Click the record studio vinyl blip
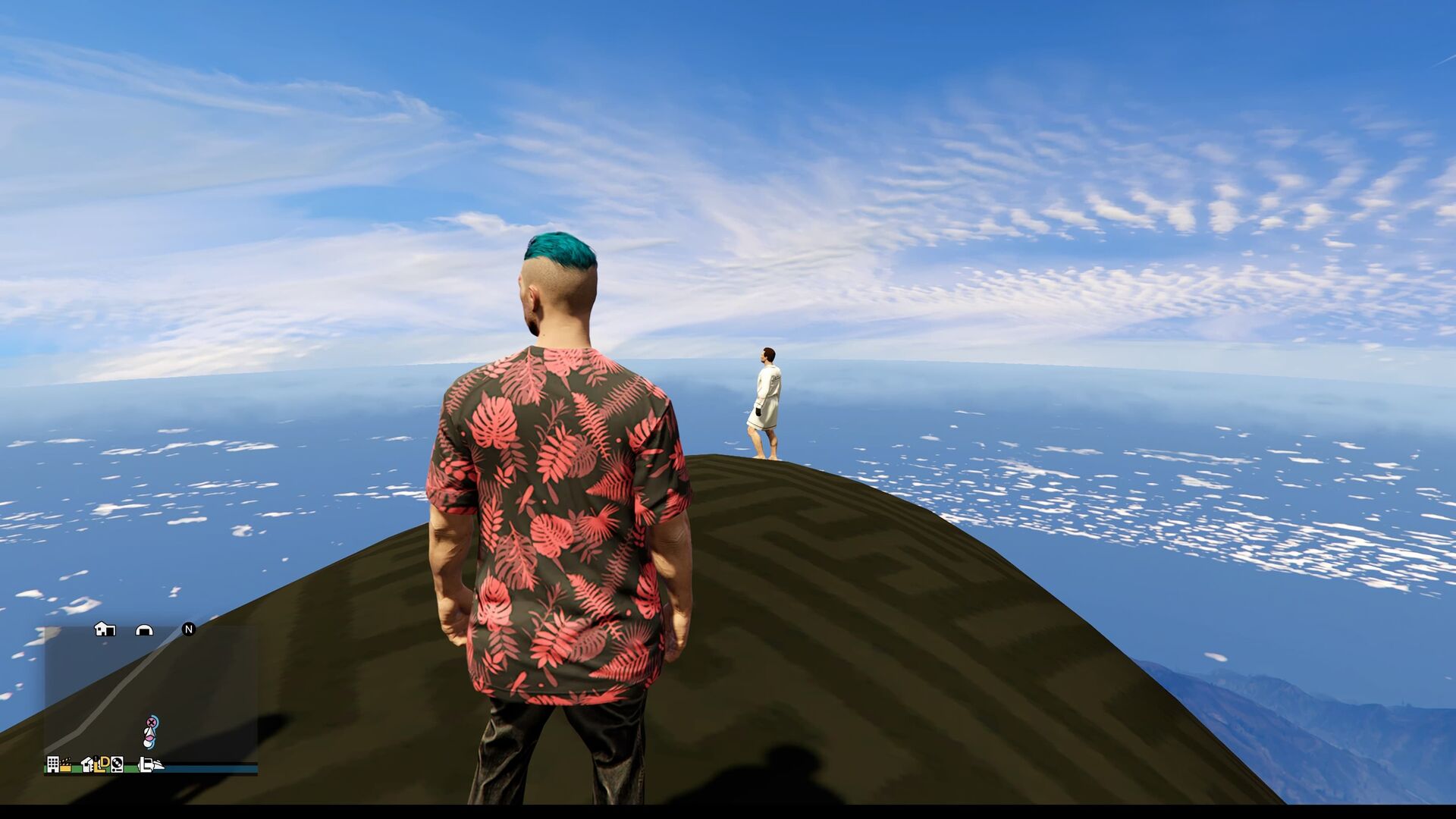 (118, 764)
